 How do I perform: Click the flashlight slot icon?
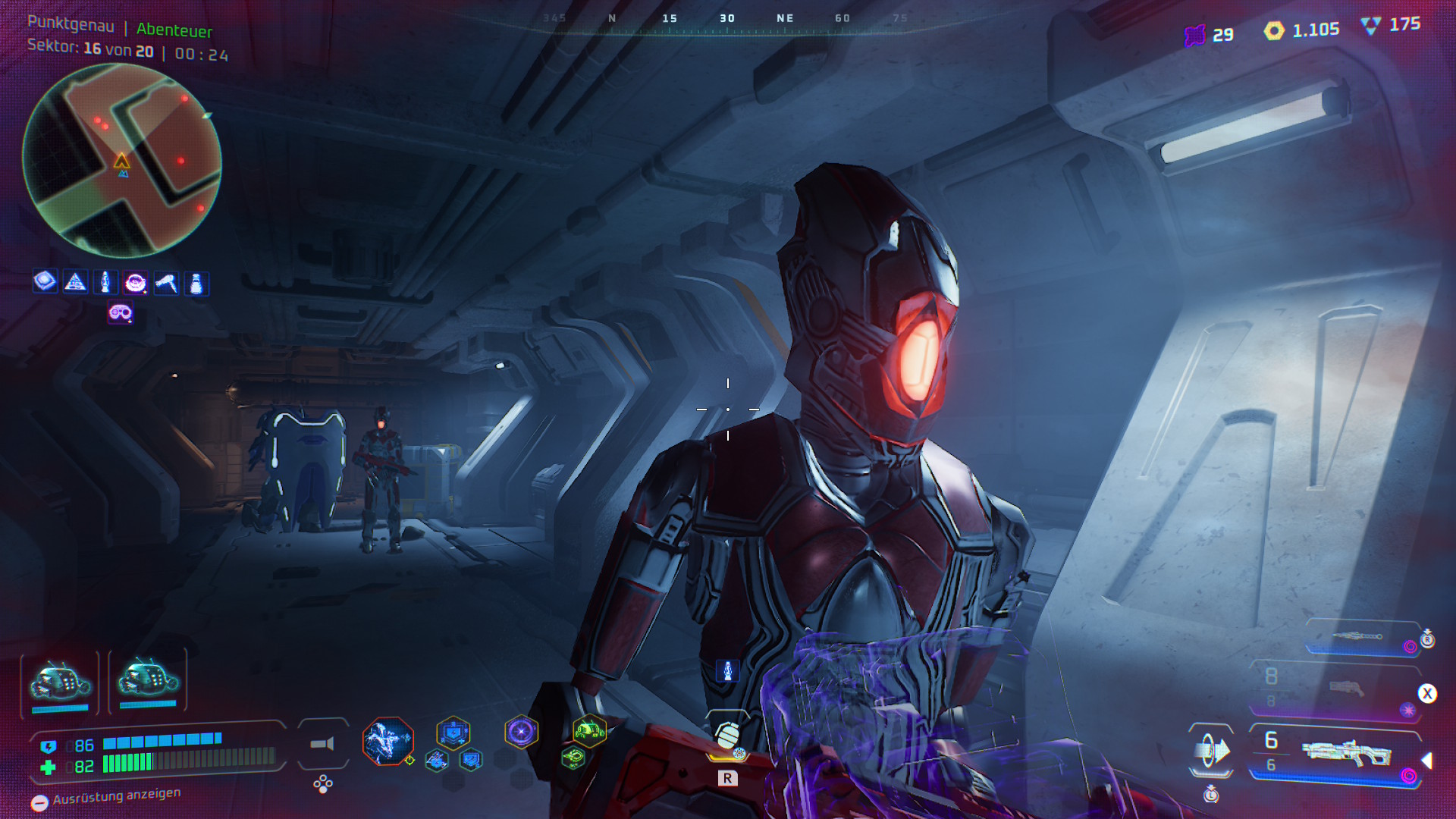(x=323, y=744)
